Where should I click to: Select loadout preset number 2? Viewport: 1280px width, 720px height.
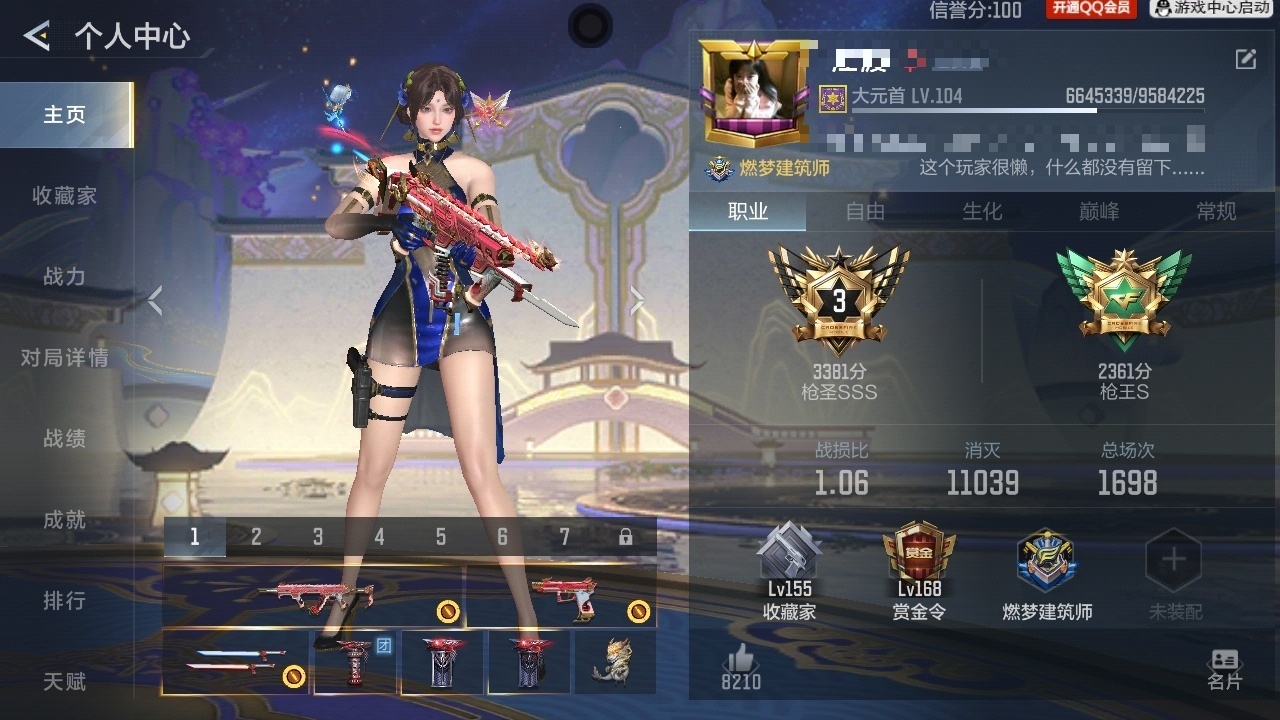click(x=256, y=537)
